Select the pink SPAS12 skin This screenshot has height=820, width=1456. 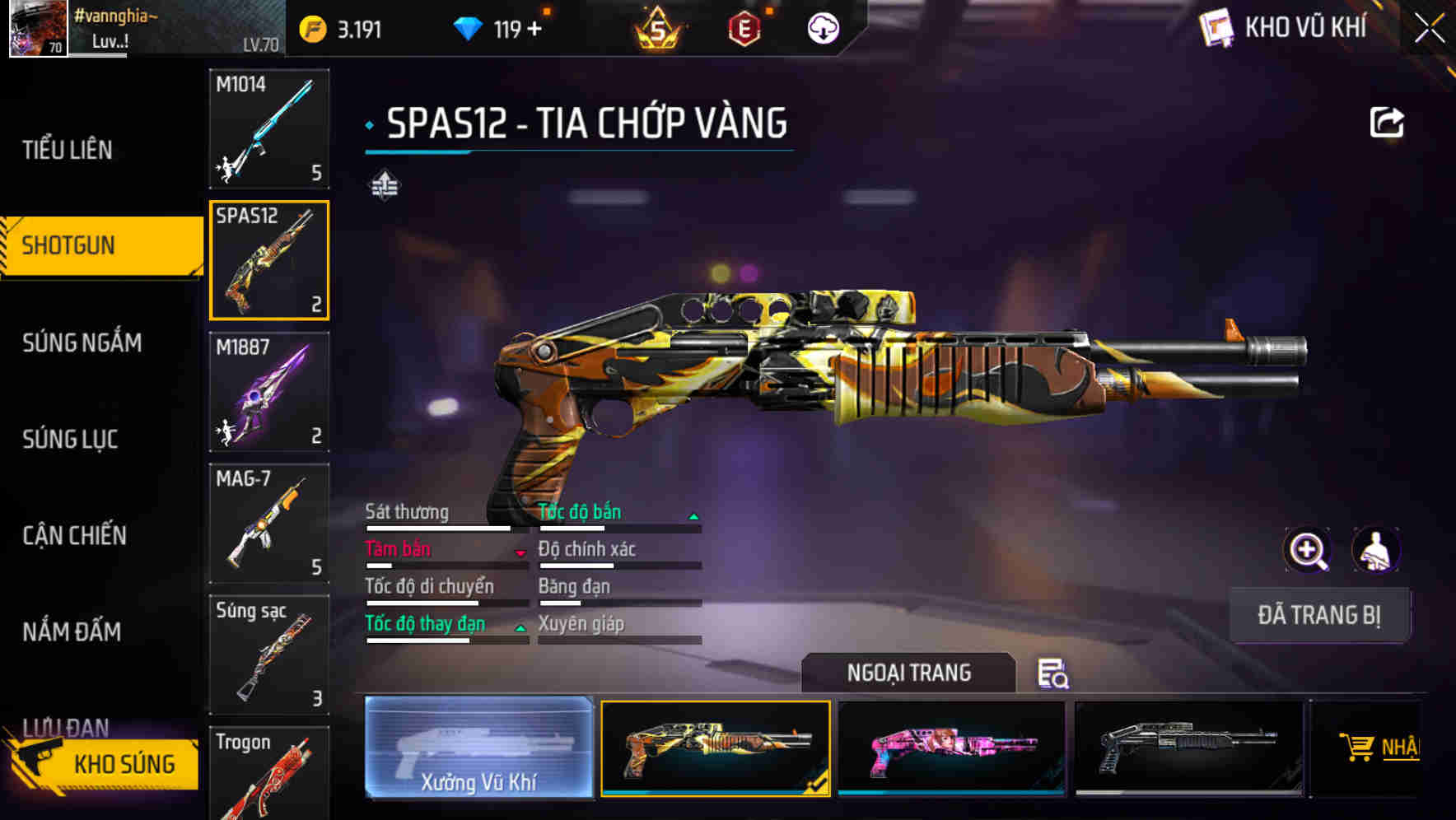(x=951, y=748)
